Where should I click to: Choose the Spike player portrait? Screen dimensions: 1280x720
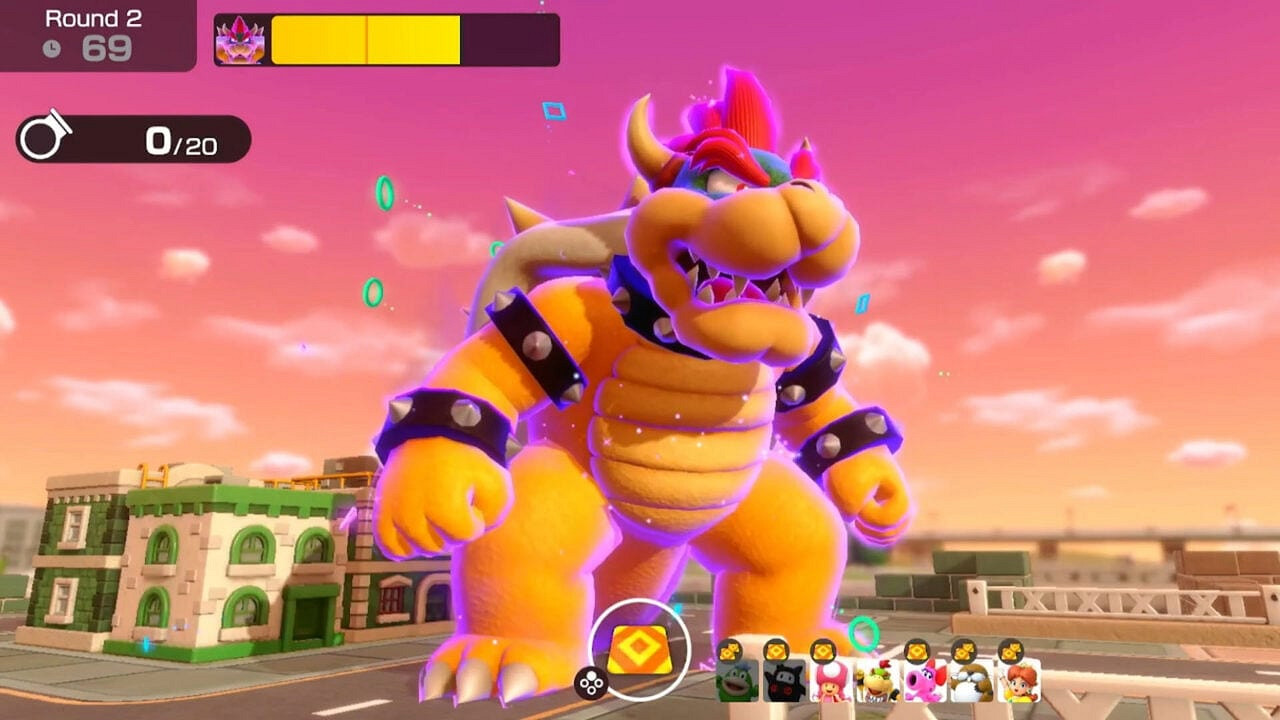pyautogui.click(x=736, y=680)
